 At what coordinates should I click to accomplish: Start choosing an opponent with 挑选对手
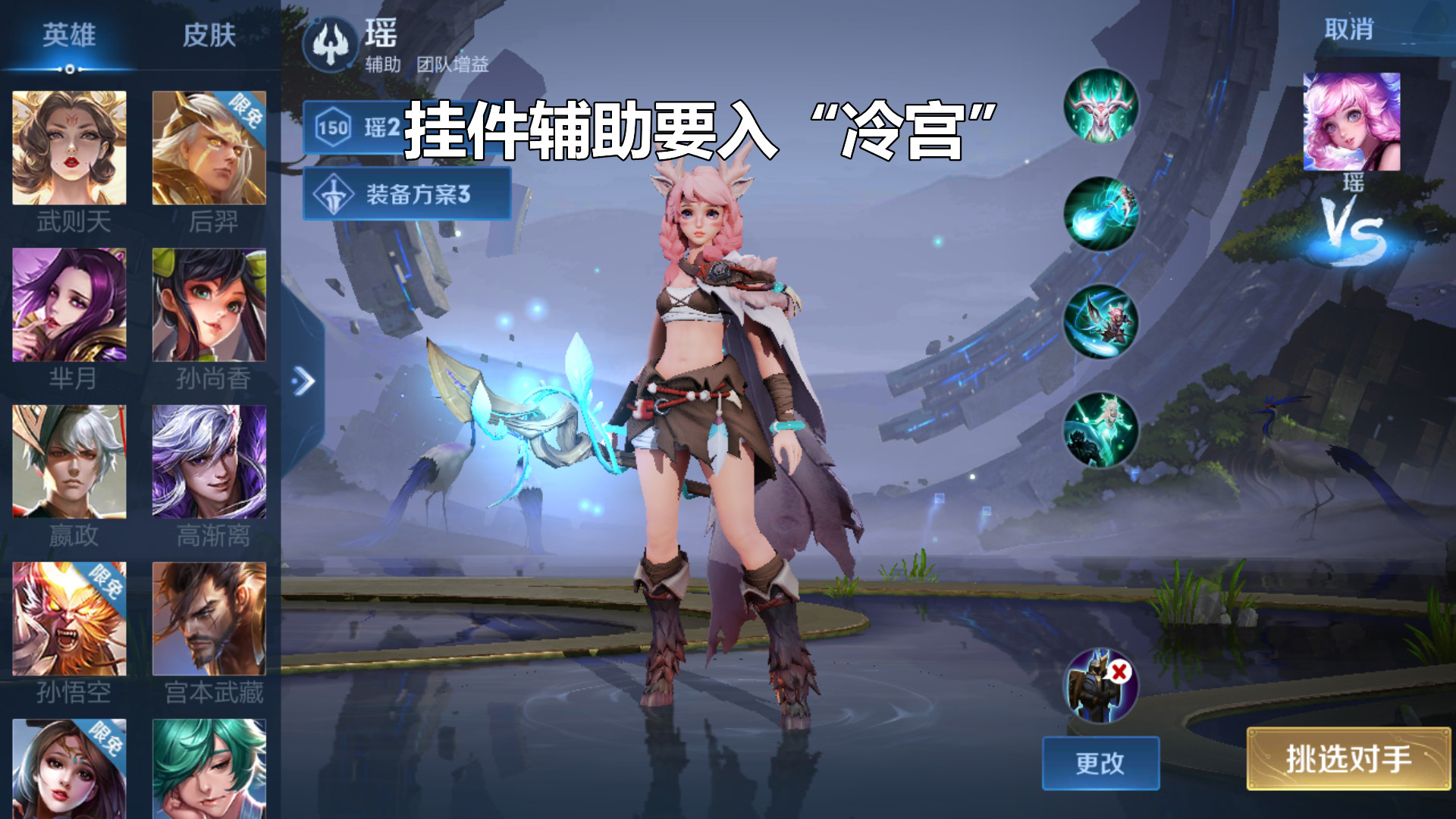(x=1348, y=758)
